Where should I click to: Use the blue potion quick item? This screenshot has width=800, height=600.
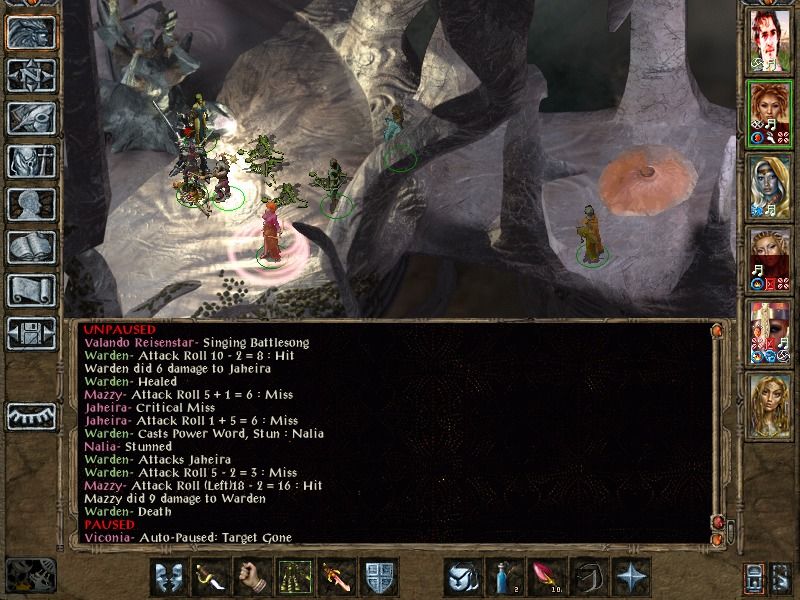click(x=503, y=578)
